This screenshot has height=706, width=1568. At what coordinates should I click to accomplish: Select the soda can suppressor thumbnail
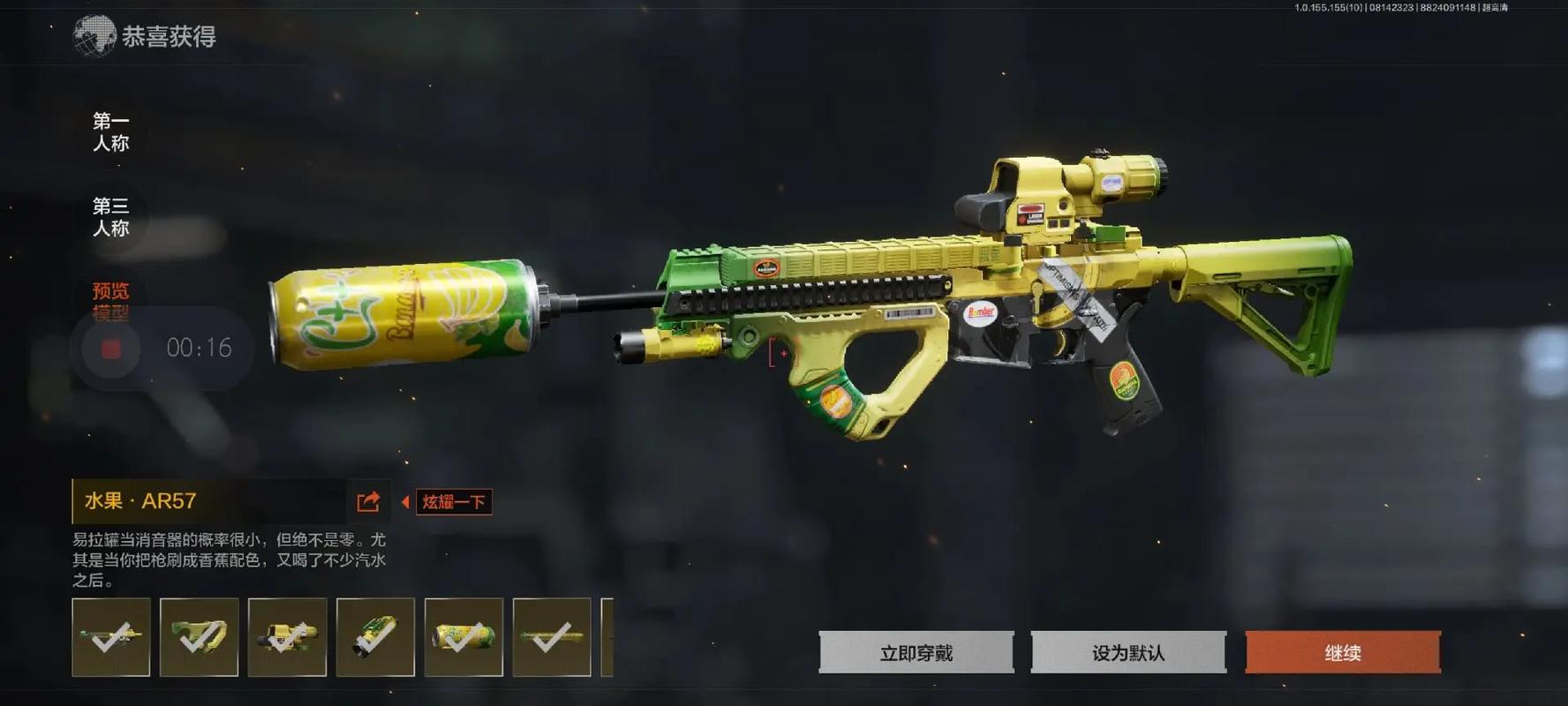[464, 637]
